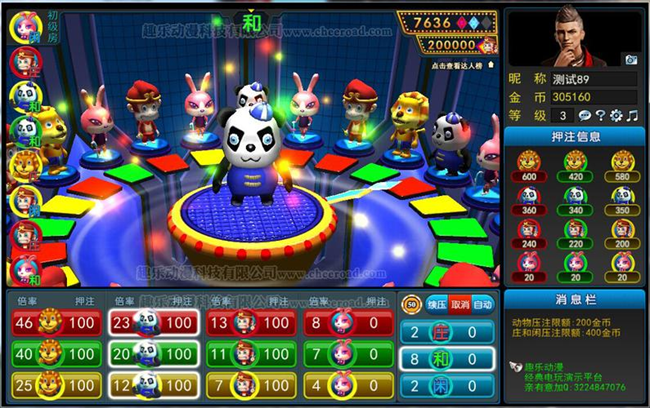
Task: Place a bet on 和 (tie)
Action: [x=447, y=359]
